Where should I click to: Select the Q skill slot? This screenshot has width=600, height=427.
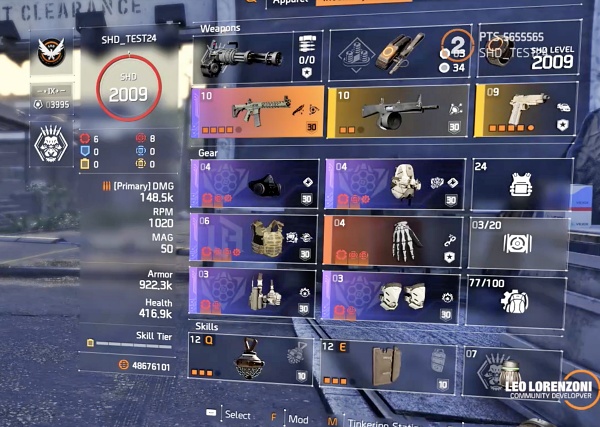251,359
